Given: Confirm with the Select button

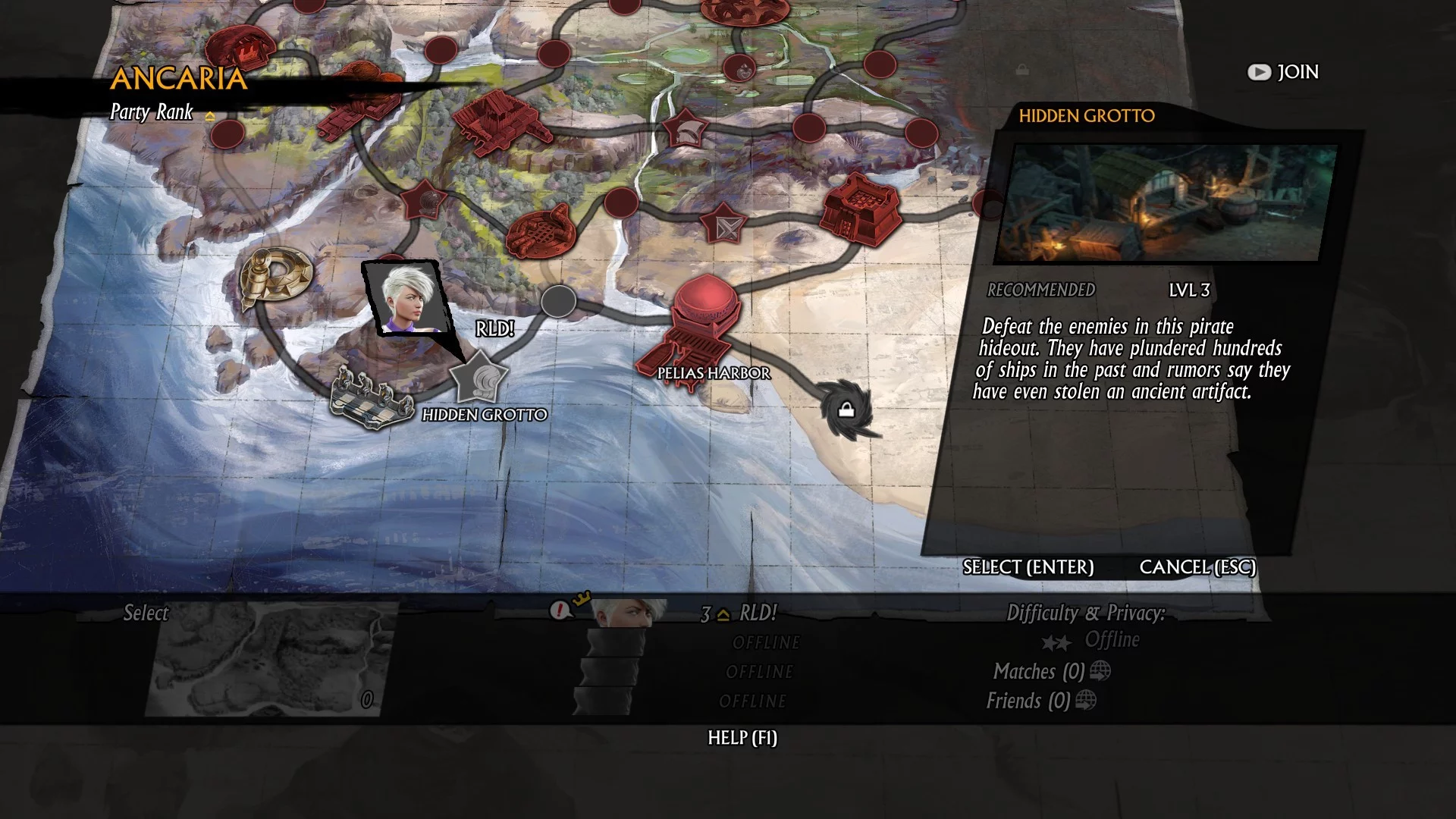Looking at the screenshot, I should click(1028, 567).
